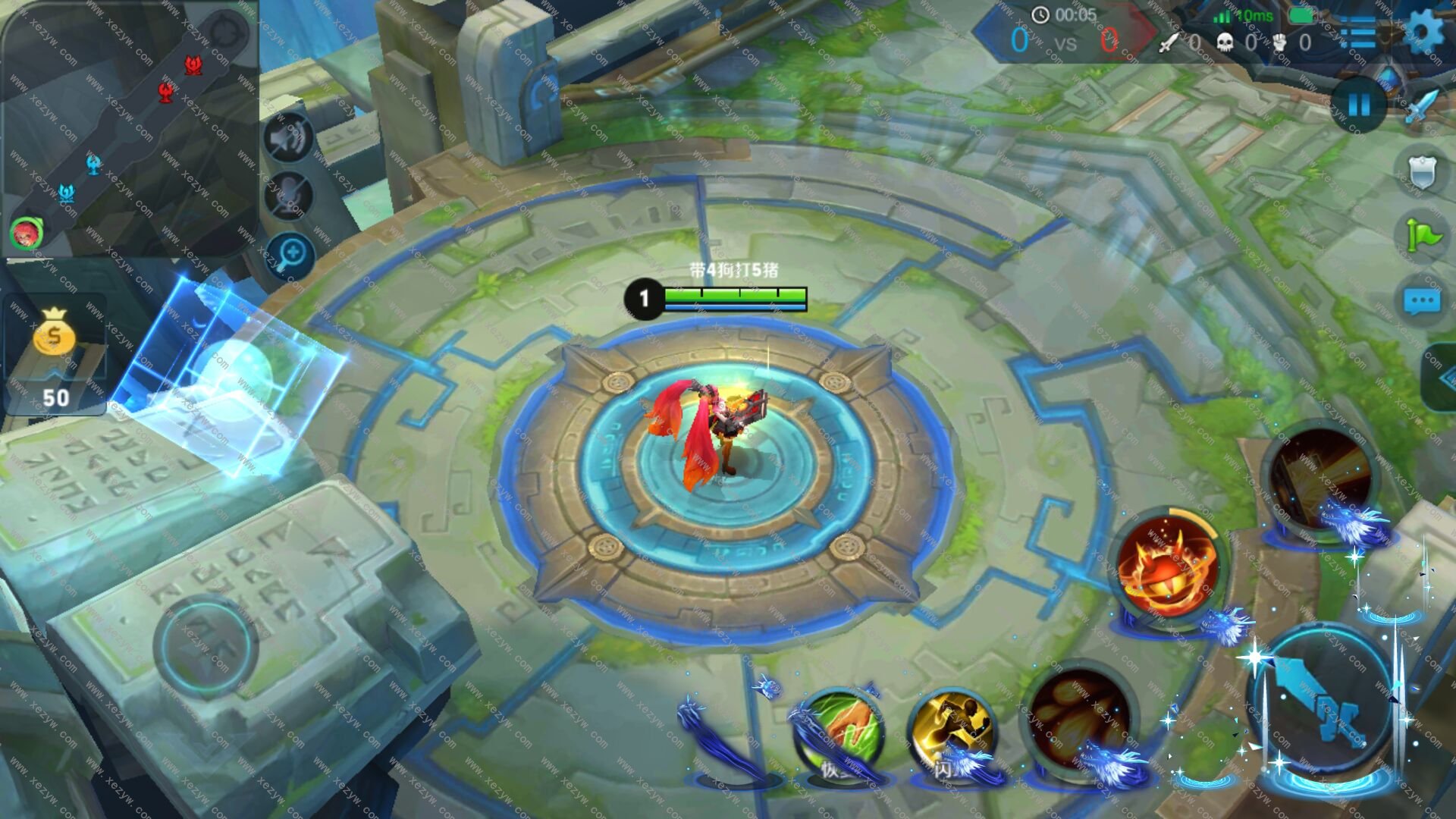Select the shield defend signal
The height and width of the screenshot is (819, 1456).
pos(1422,172)
